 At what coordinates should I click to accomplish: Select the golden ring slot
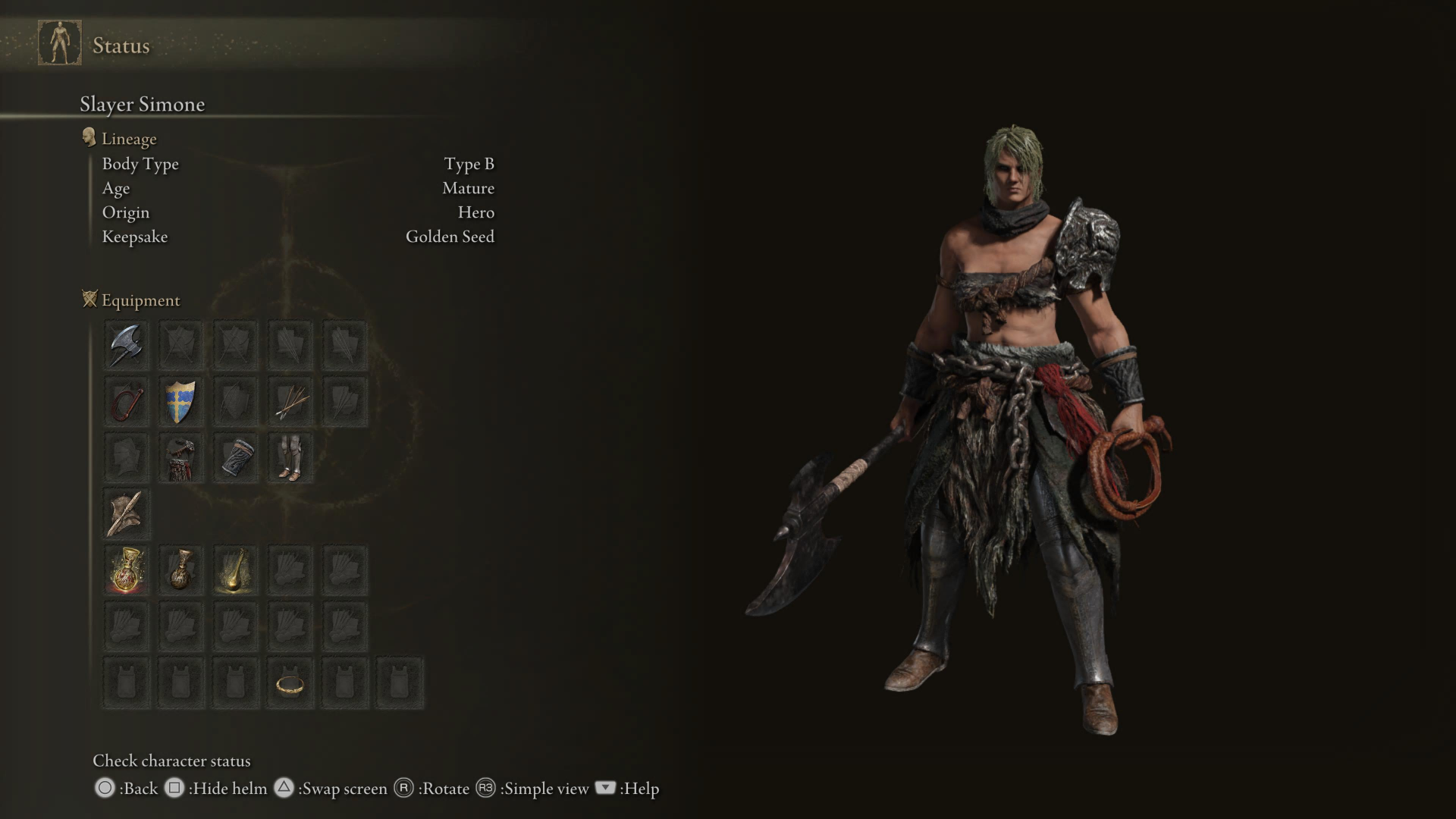(290, 684)
